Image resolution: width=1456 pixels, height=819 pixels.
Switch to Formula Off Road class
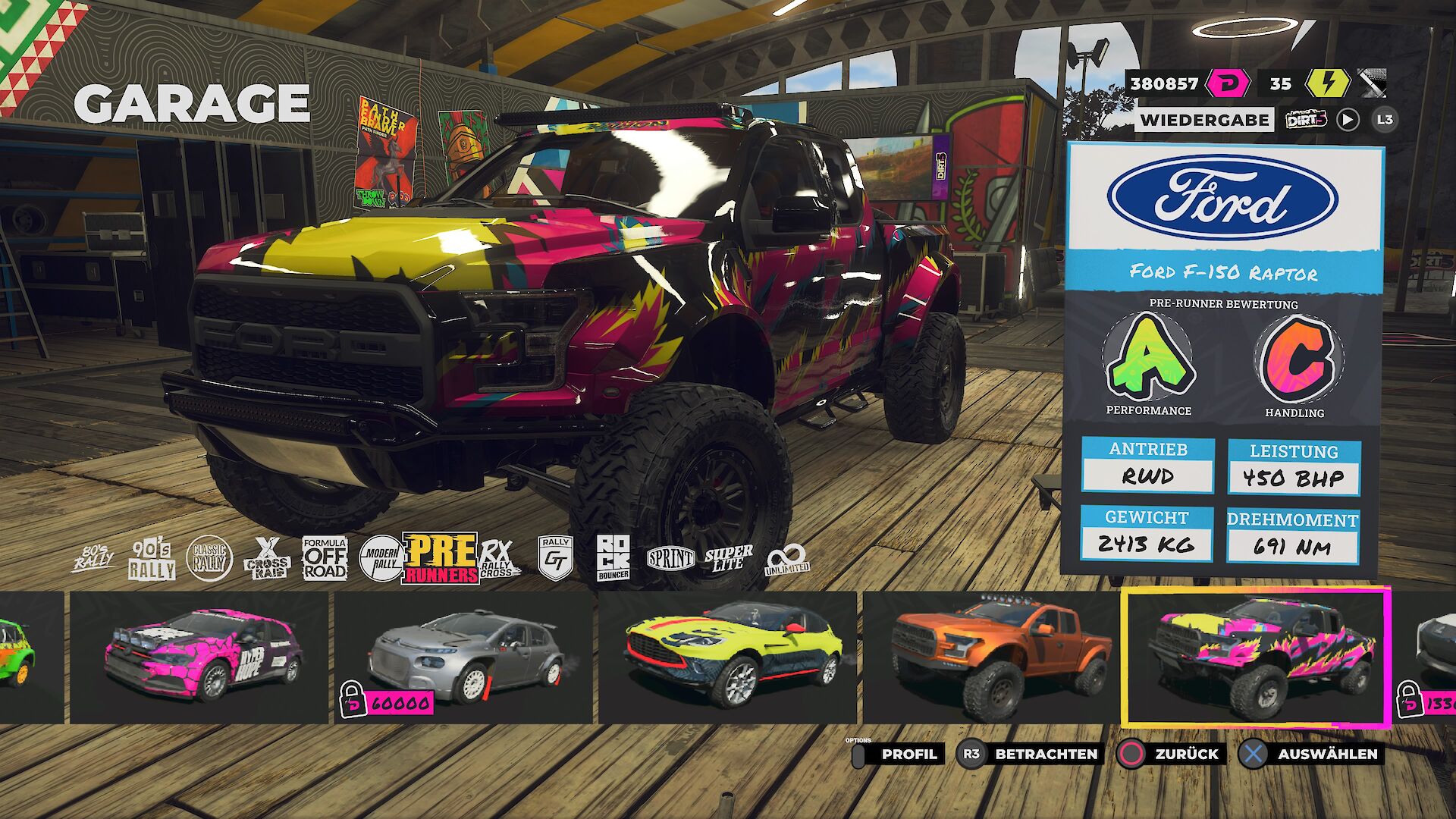(325, 559)
